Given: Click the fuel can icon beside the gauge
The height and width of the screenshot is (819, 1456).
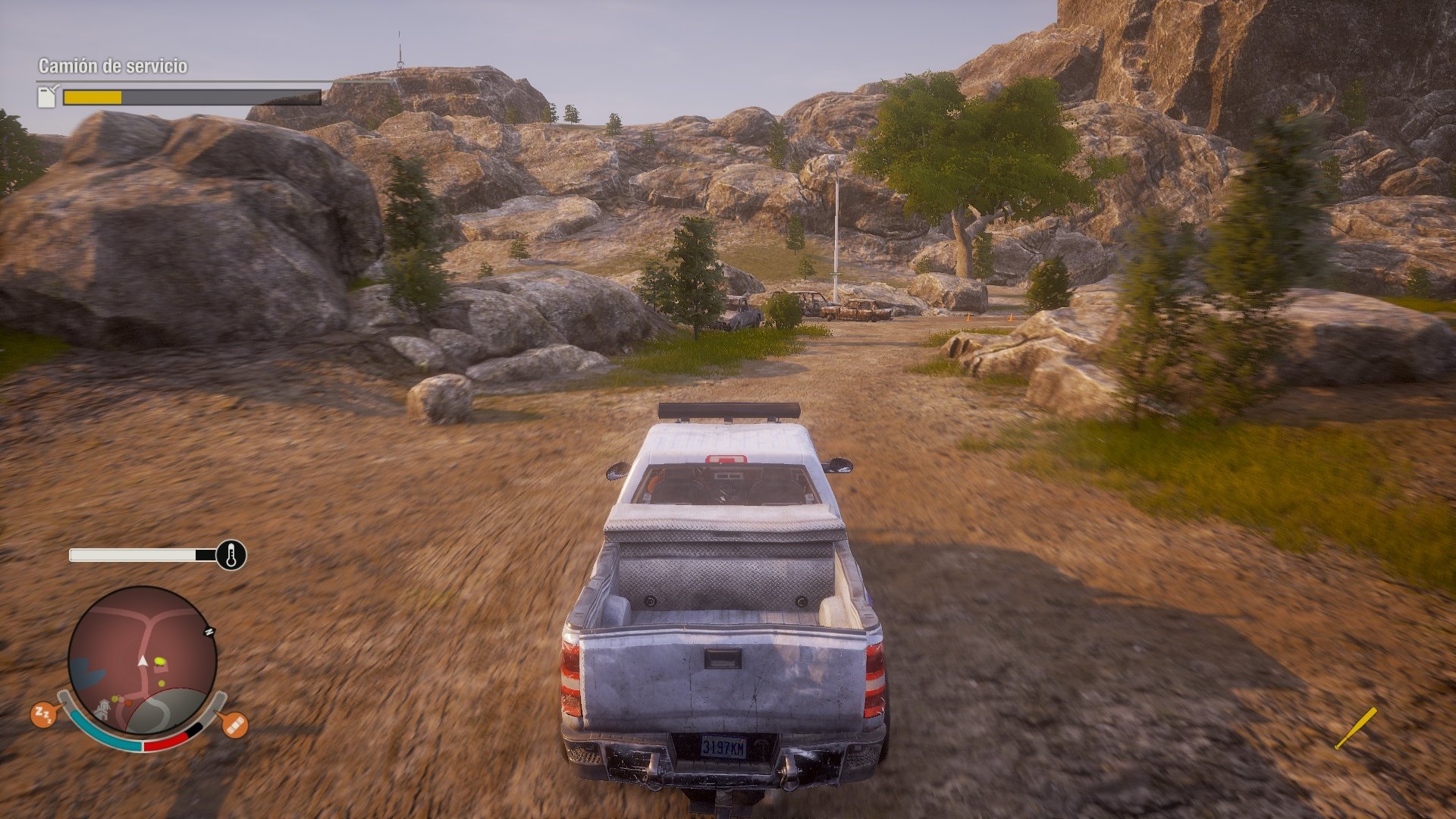Looking at the screenshot, I should tap(46, 97).
